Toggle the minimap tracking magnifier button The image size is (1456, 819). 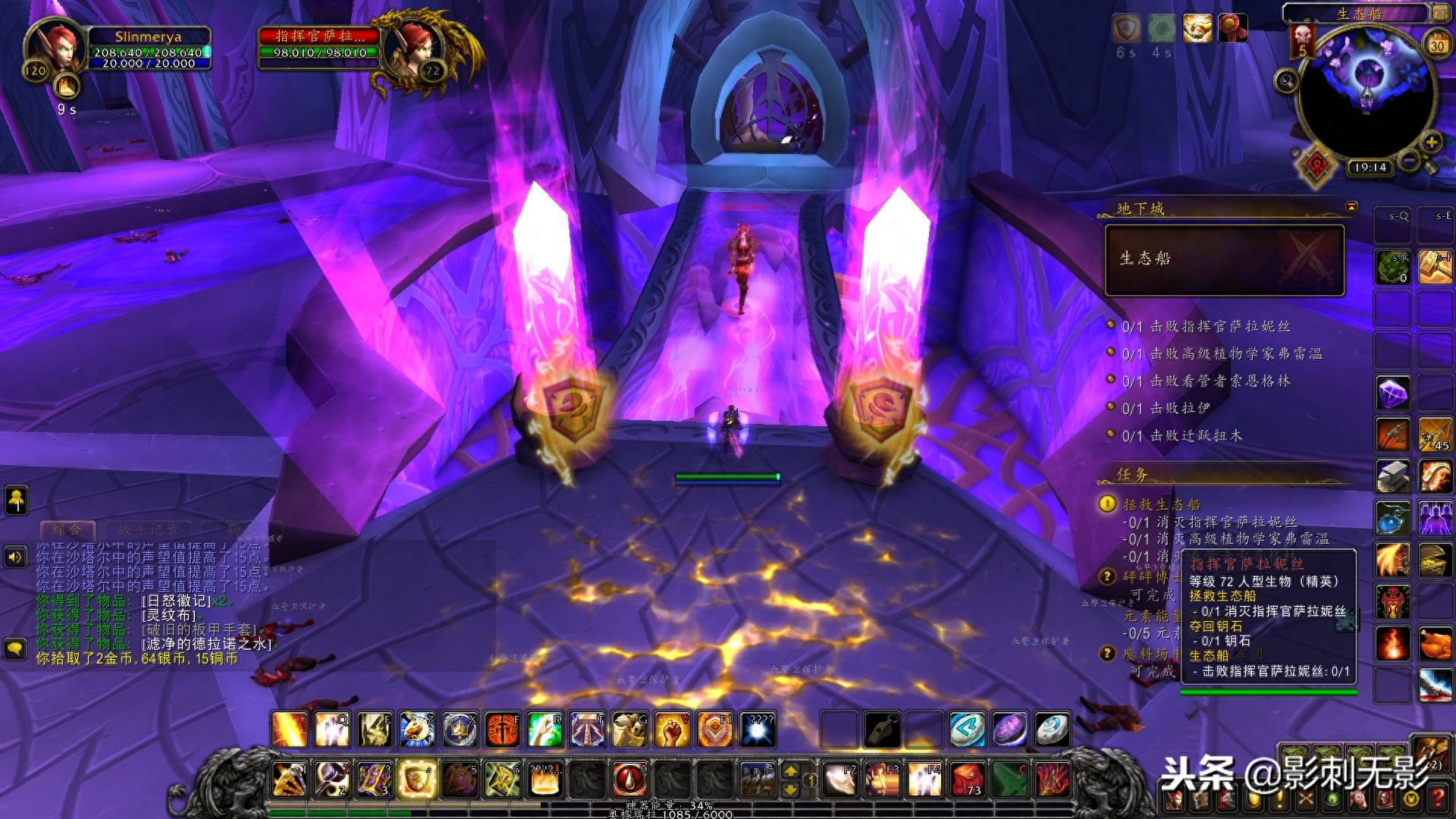coord(1285,80)
